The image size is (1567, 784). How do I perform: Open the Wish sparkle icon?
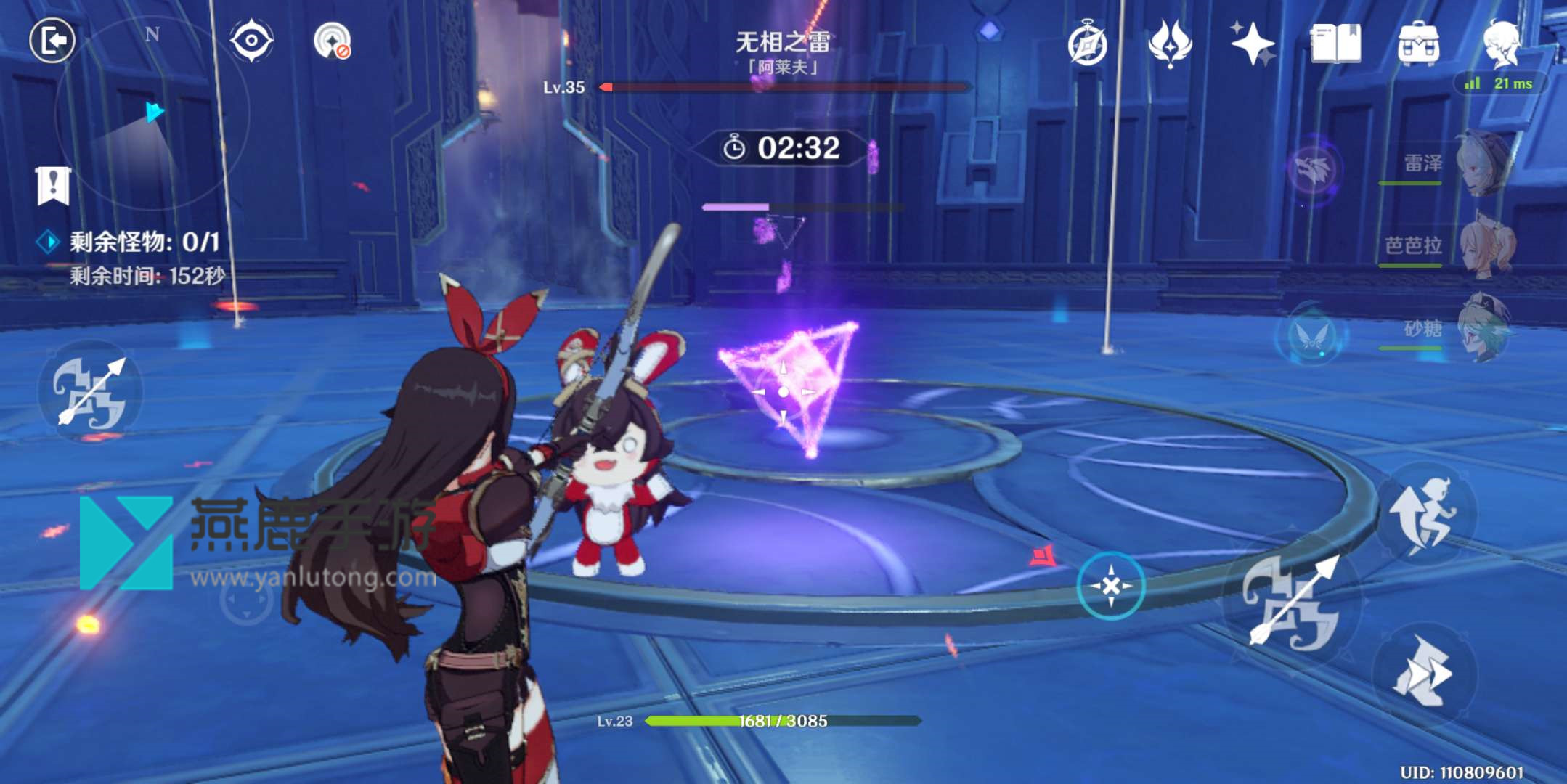tap(1253, 45)
